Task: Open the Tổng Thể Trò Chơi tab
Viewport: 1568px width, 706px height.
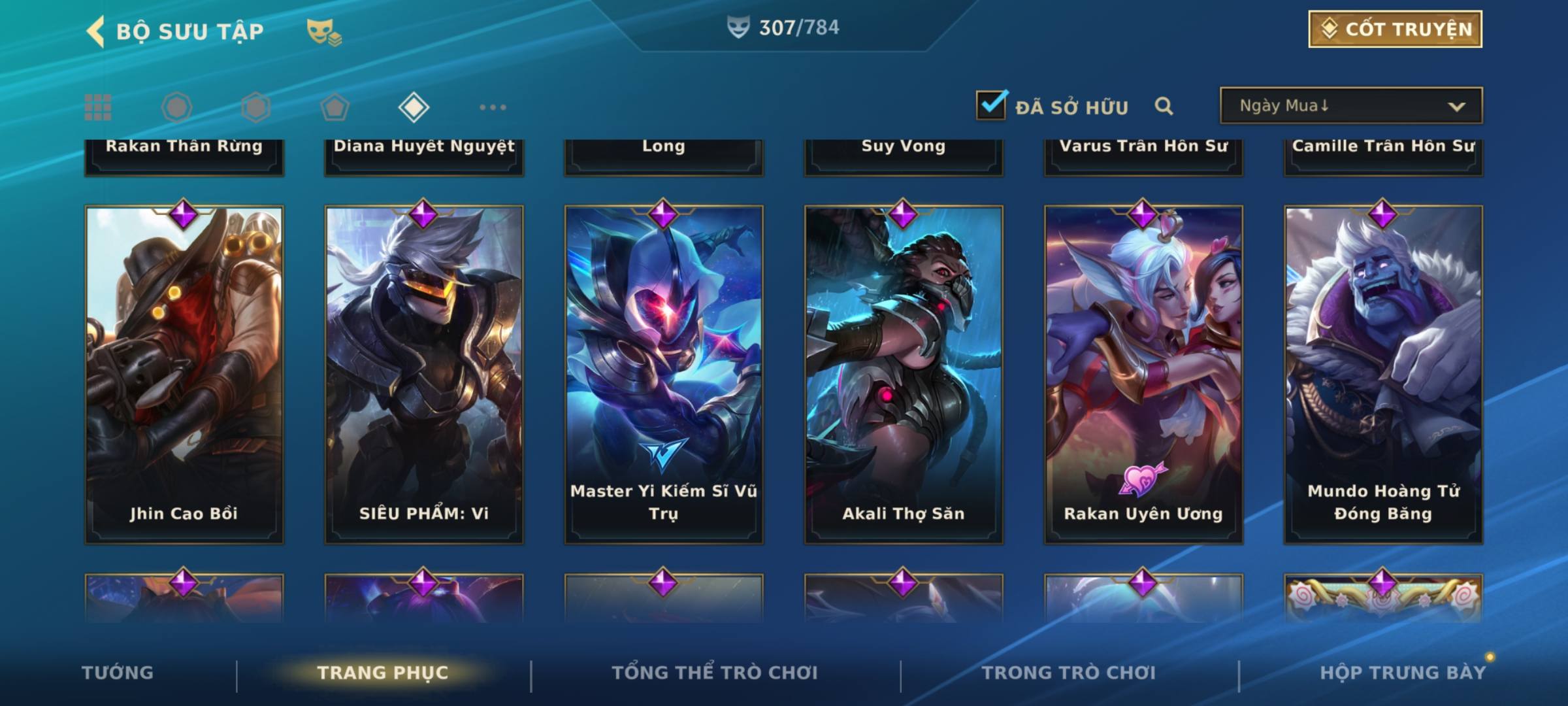Action: point(714,673)
